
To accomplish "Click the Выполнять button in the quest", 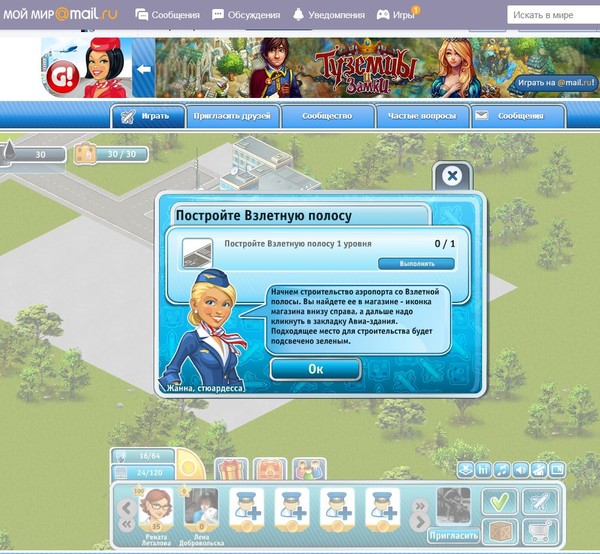I will tap(415, 263).
